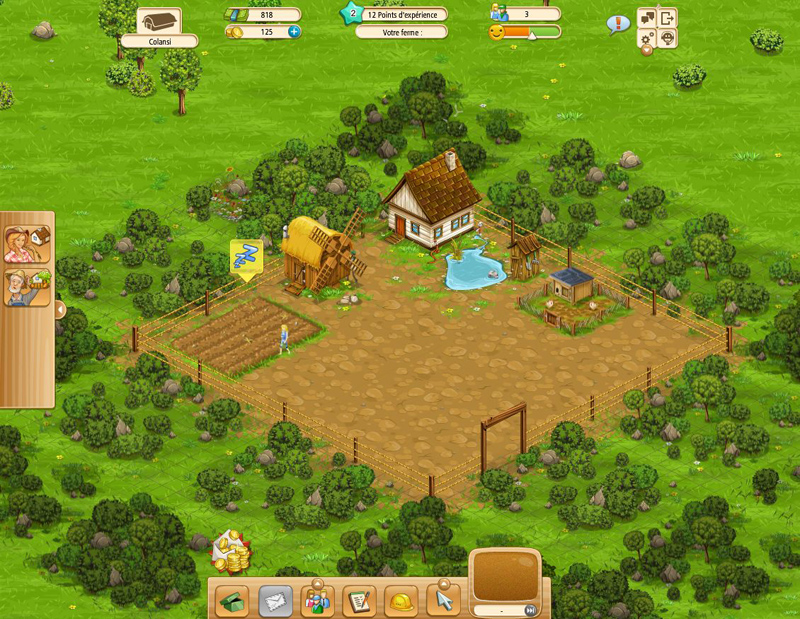Collapse the wooden quest side panel
Viewport: 800px width, 619px height.
(x=59, y=310)
